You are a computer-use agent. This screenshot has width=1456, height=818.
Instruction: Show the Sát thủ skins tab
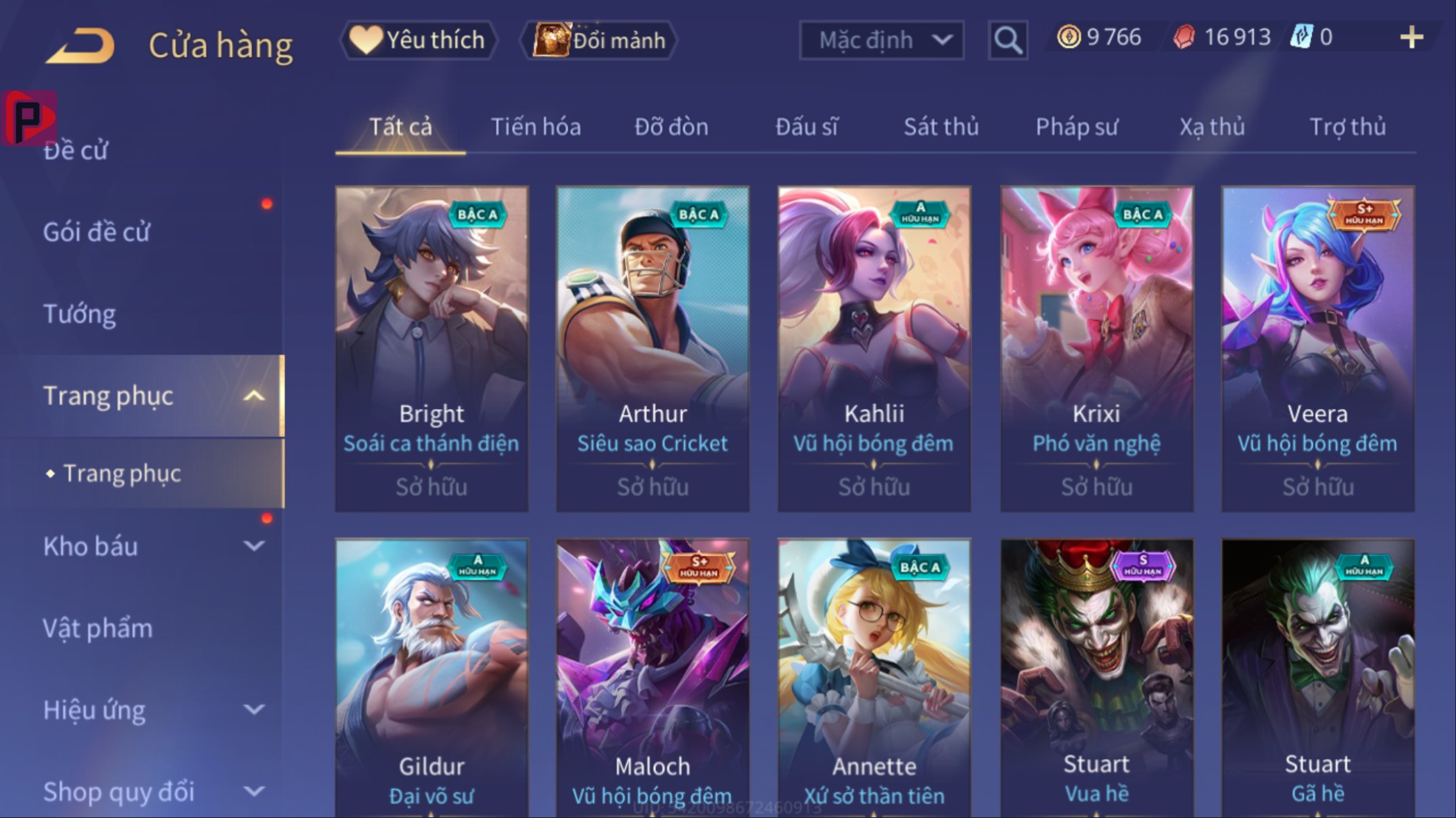pyautogui.click(x=941, y=127)
